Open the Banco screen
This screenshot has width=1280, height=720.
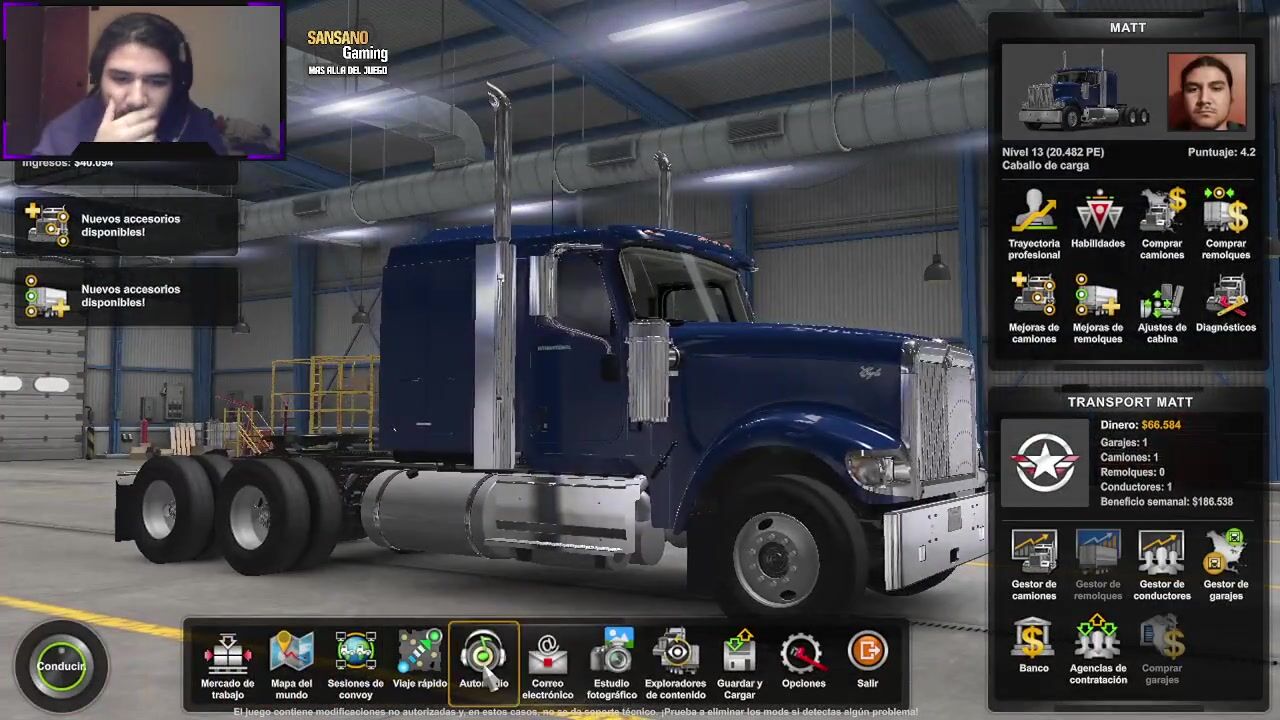click(x=1034, y=648)
